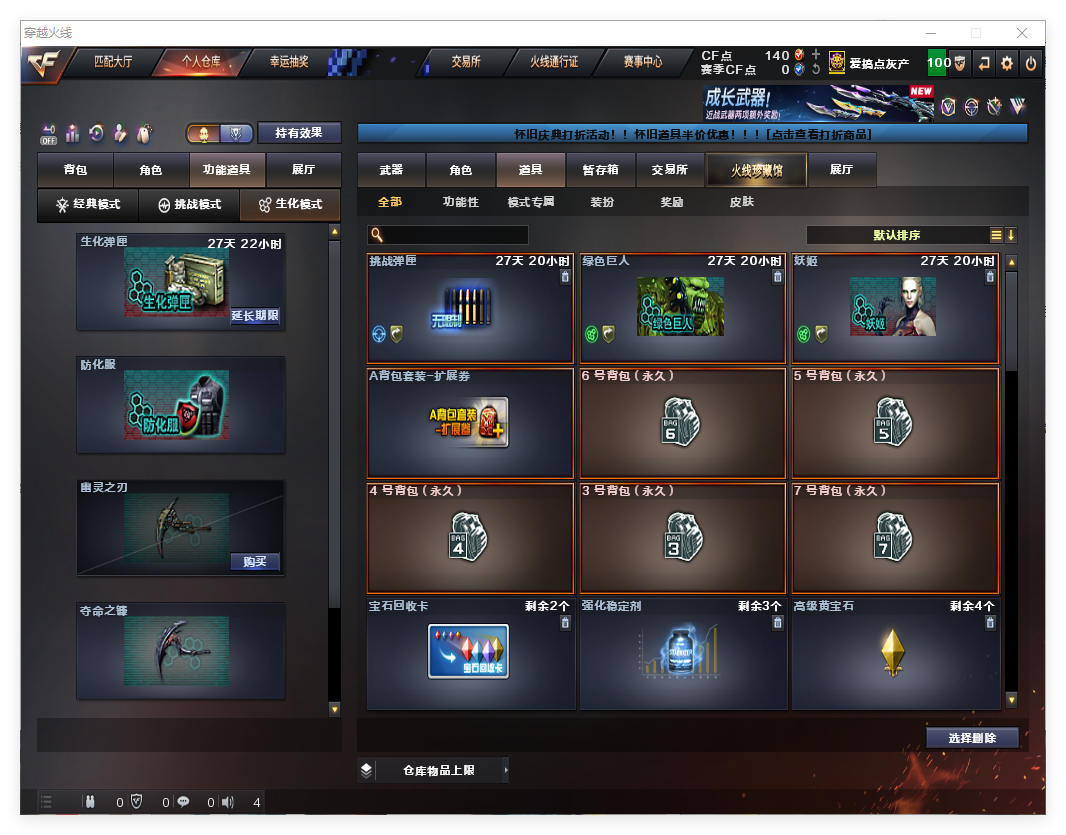Open the 默认排序 sort dropdown

[x=897, y=236]
